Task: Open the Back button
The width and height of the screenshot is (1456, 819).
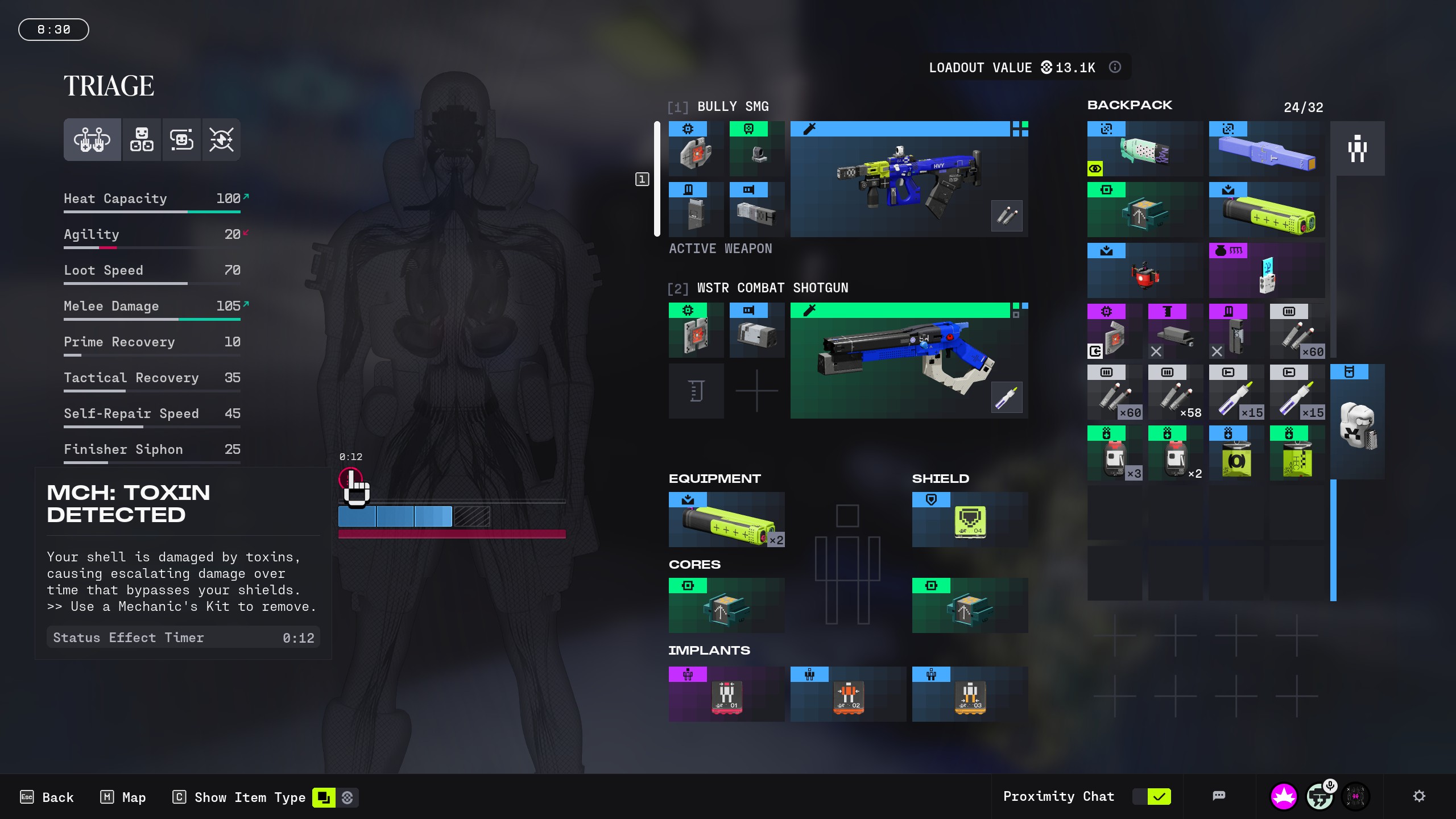Action: [47, 797]
